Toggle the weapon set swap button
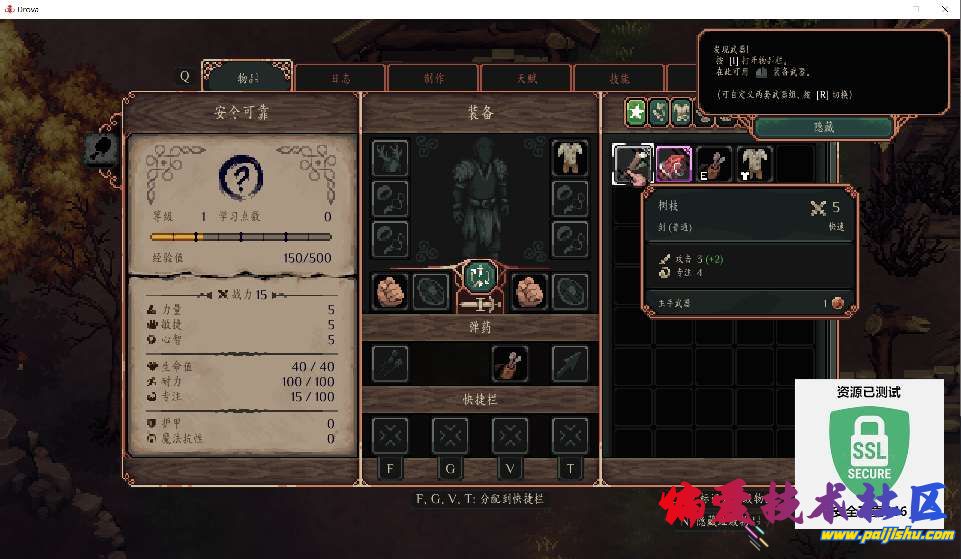The image size is (961, 559). 480,276
